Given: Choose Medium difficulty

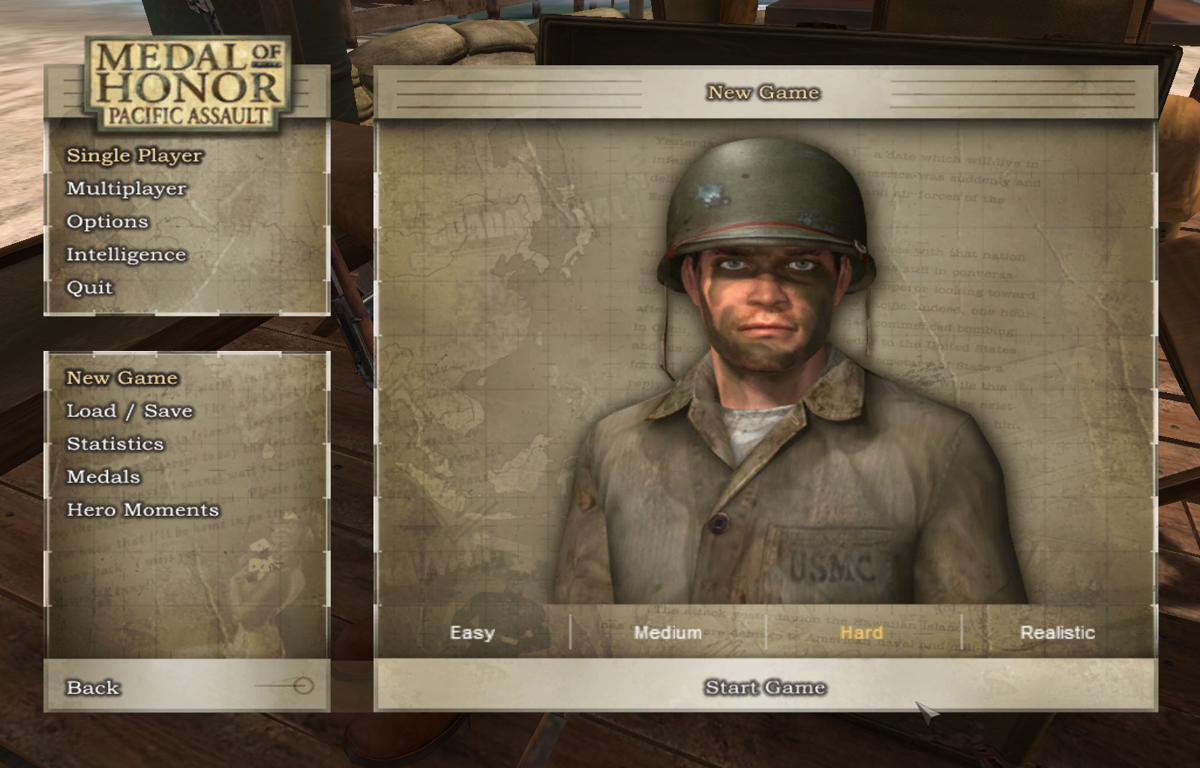Looking at the screenshot, I should (x=667, y=633).
